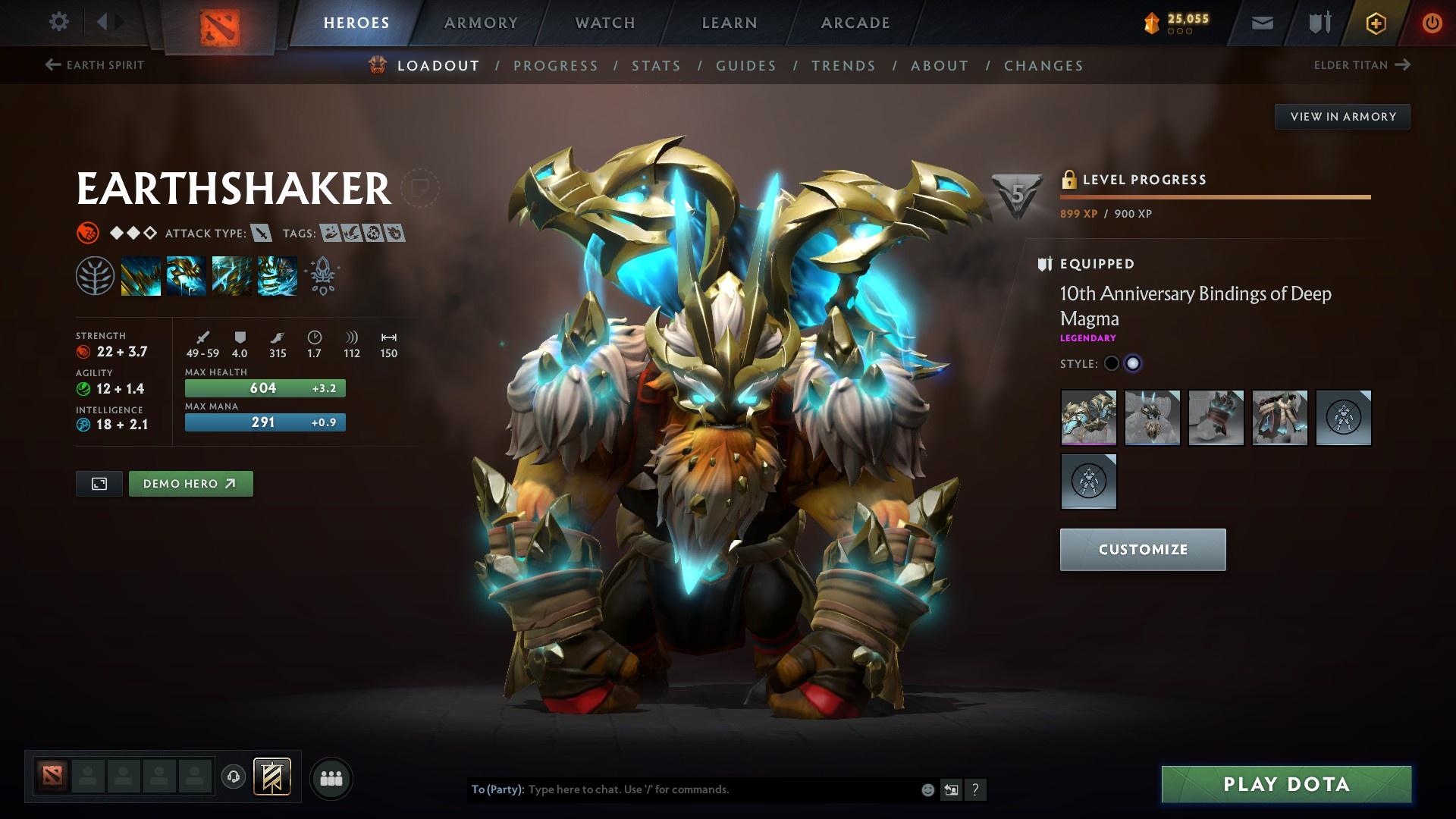Click the DEMO HERO button
The height and width of the screenshot is (819, 1456).
click(x=190, y=483)
